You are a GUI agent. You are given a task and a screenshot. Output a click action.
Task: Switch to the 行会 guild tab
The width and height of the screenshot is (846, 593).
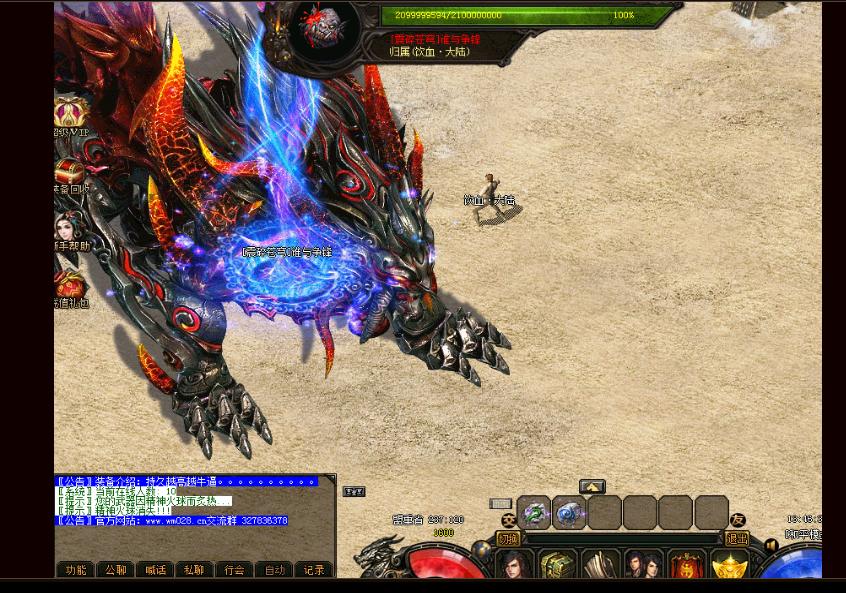[x=234, y=570]
